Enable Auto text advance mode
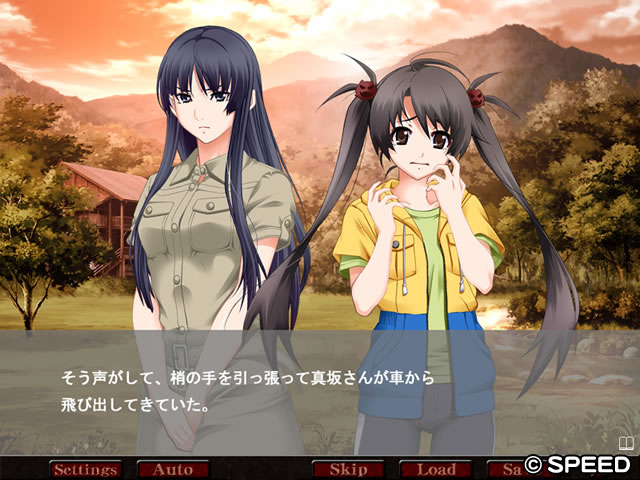Image resolution: width=640 pixels, height=480 pixels. click(x=172, y=469)
